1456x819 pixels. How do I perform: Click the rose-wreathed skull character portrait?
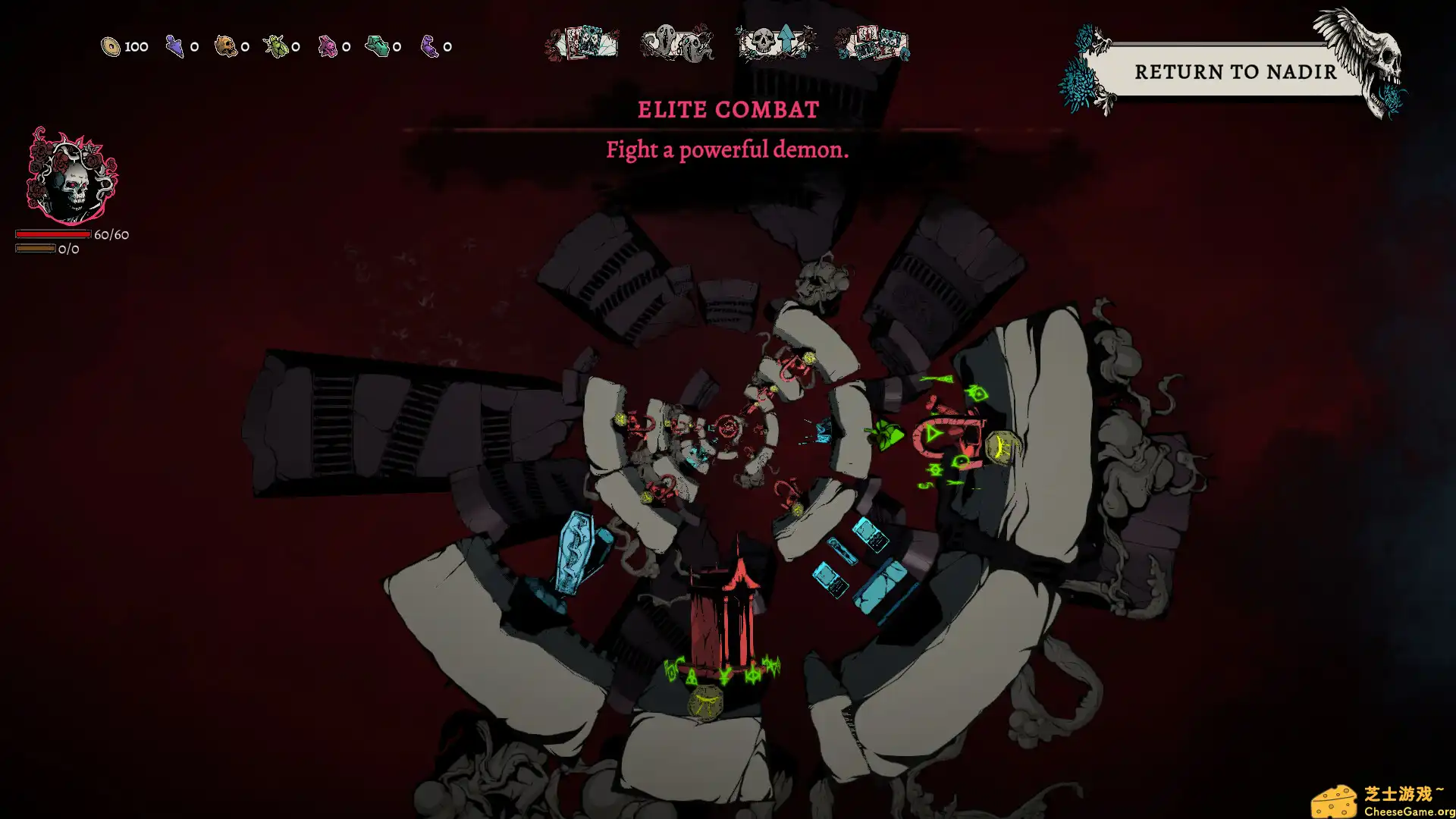71,177
